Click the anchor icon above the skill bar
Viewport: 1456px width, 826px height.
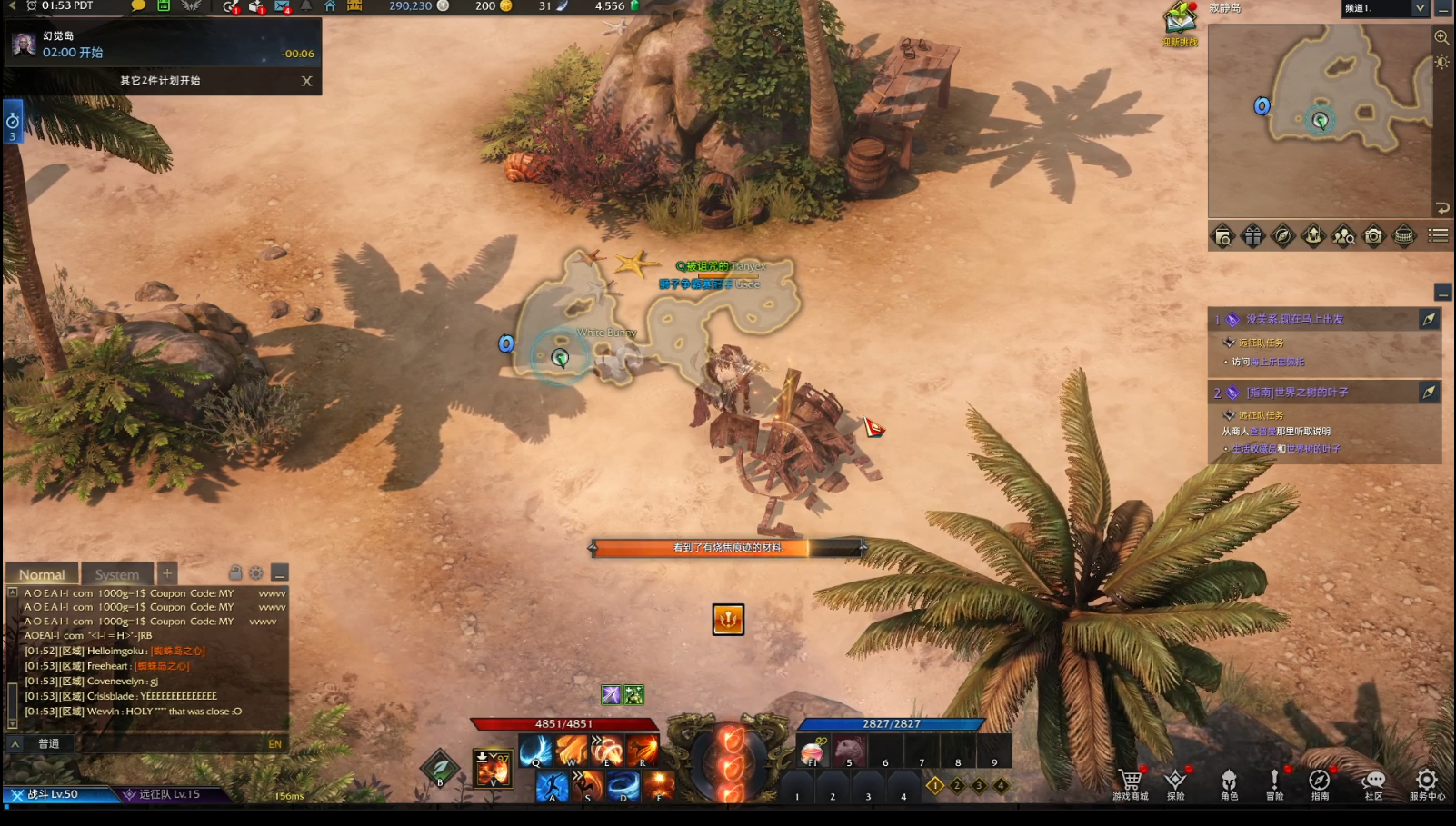coord(728,620)
